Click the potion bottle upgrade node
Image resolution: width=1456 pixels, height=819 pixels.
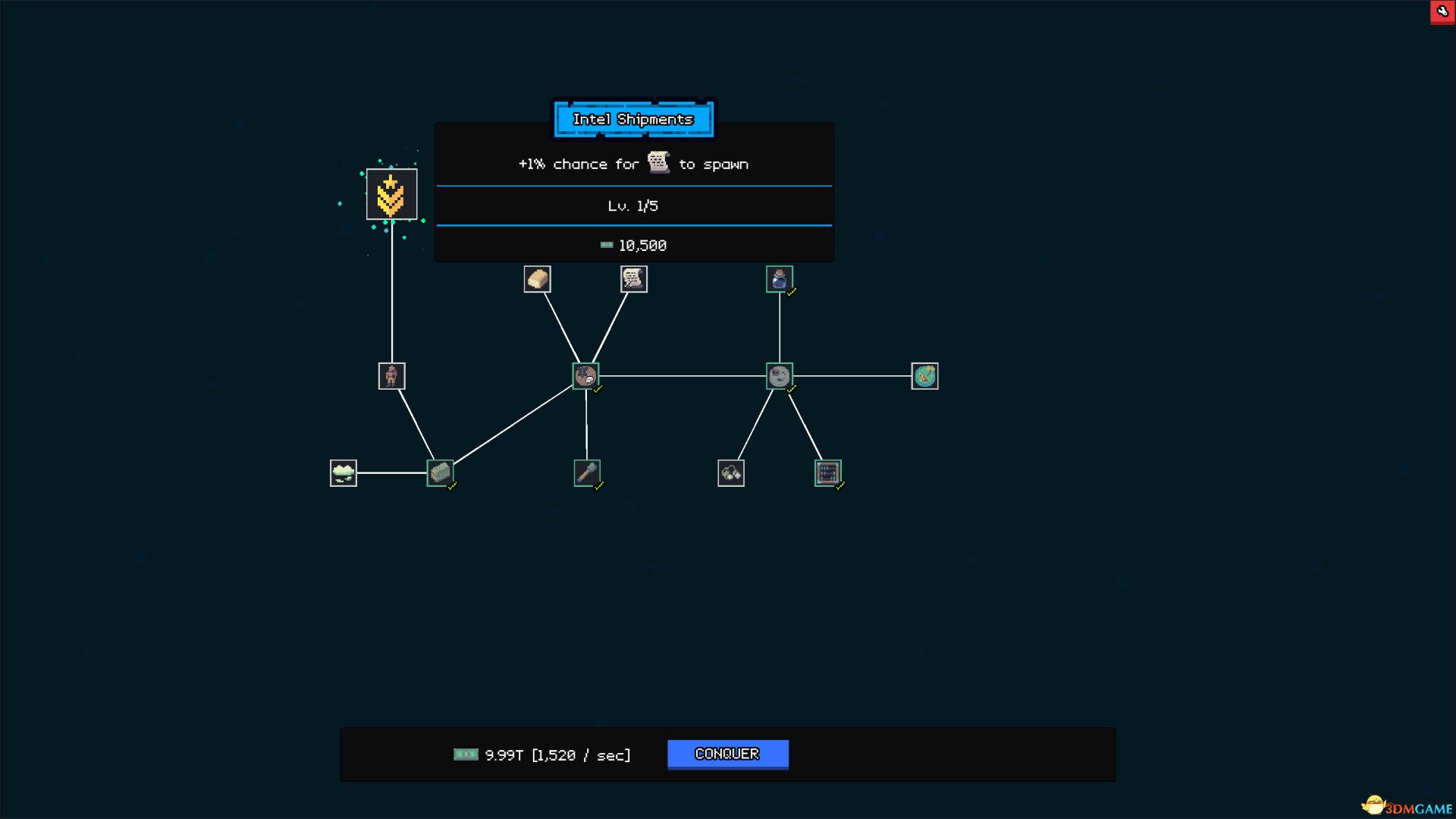click(x=780, y=279)
